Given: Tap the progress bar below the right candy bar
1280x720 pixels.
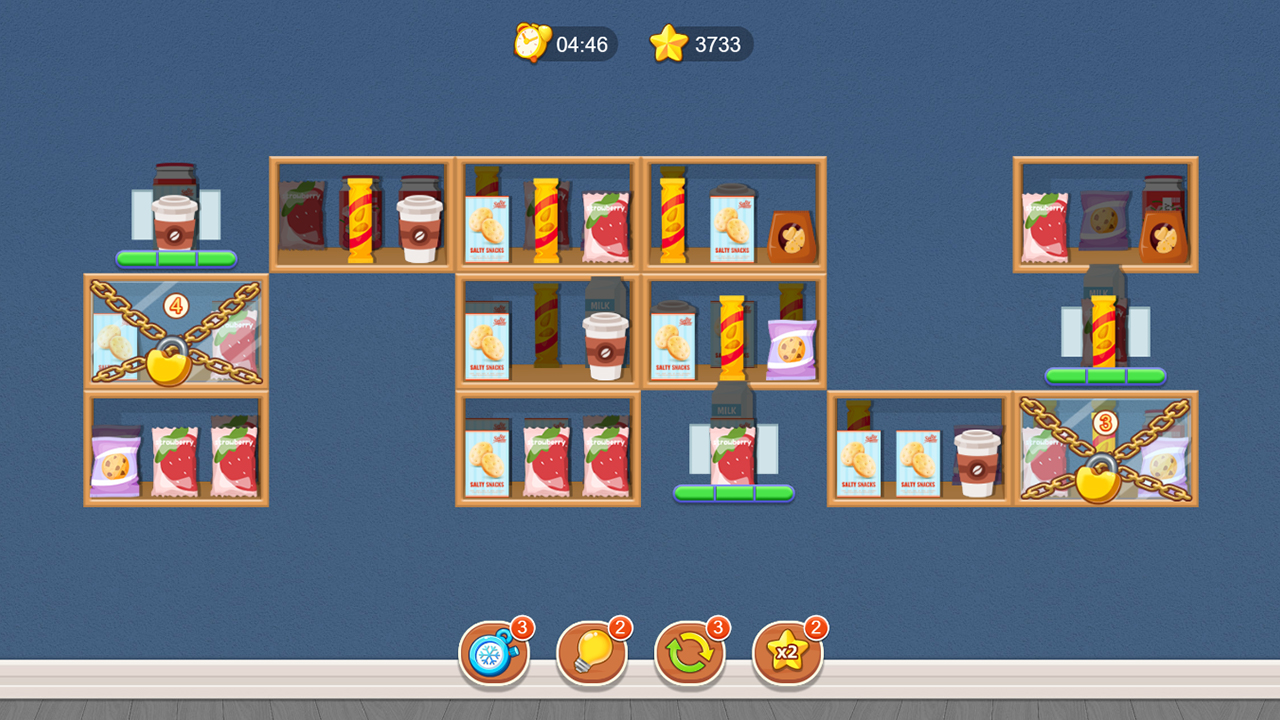Looking at the screenshot, I should 1105,377.
